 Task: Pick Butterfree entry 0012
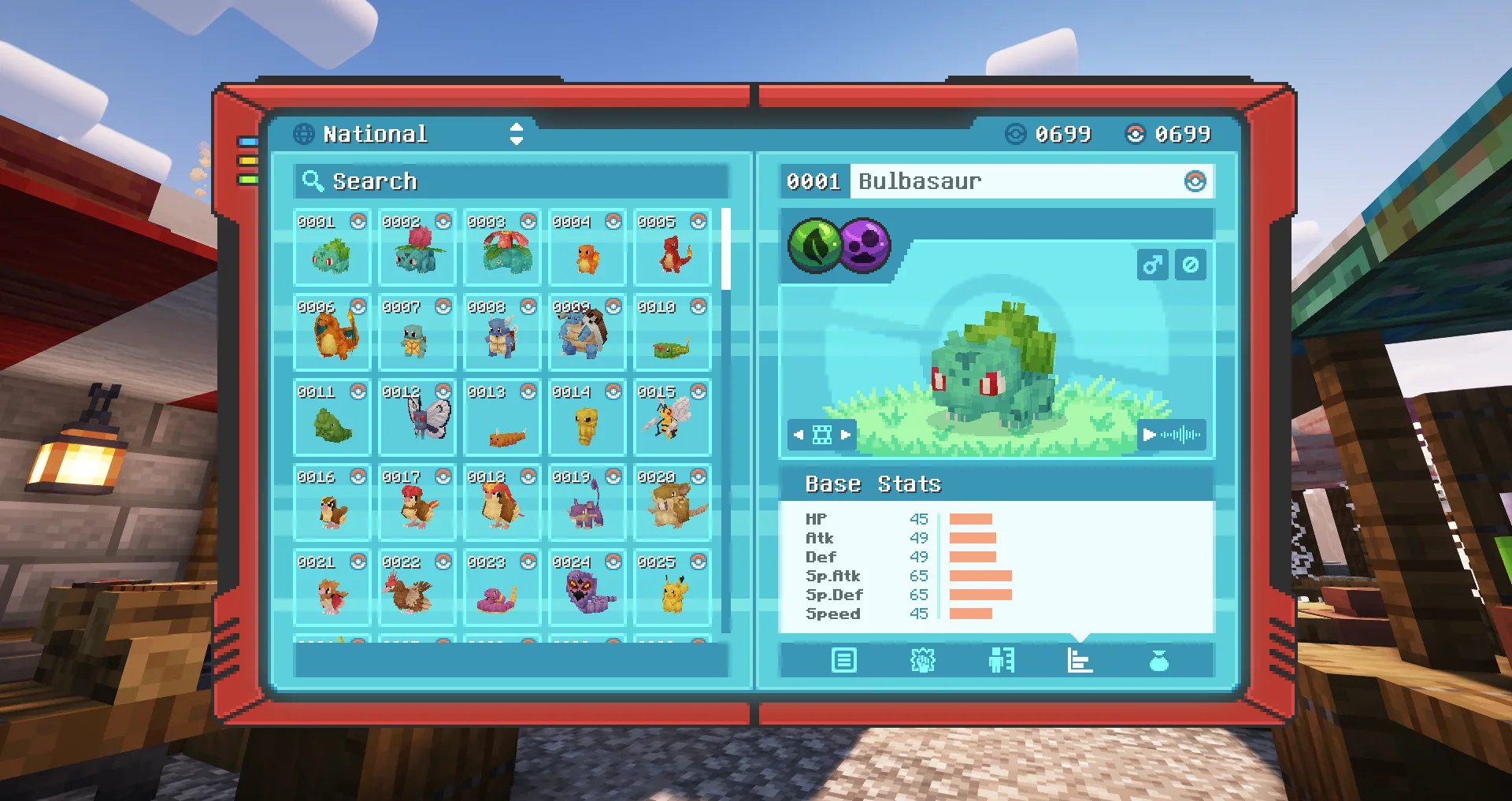[x=417, y=417]
